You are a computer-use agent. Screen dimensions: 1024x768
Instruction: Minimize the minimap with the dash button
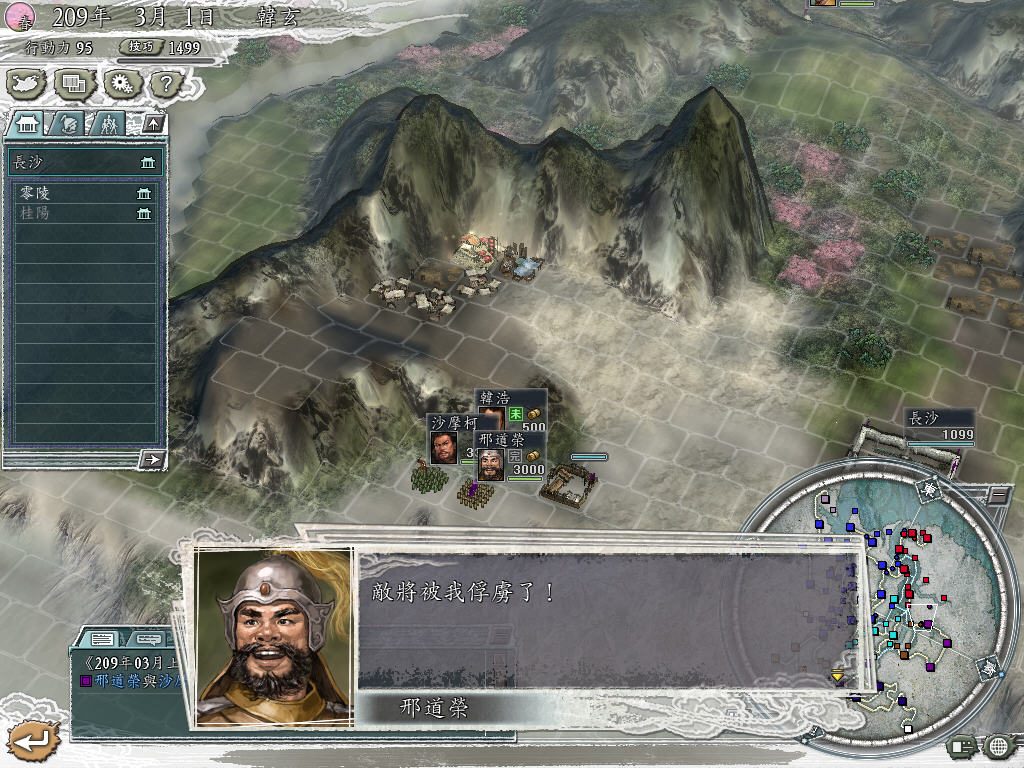(x=998, y=494)
